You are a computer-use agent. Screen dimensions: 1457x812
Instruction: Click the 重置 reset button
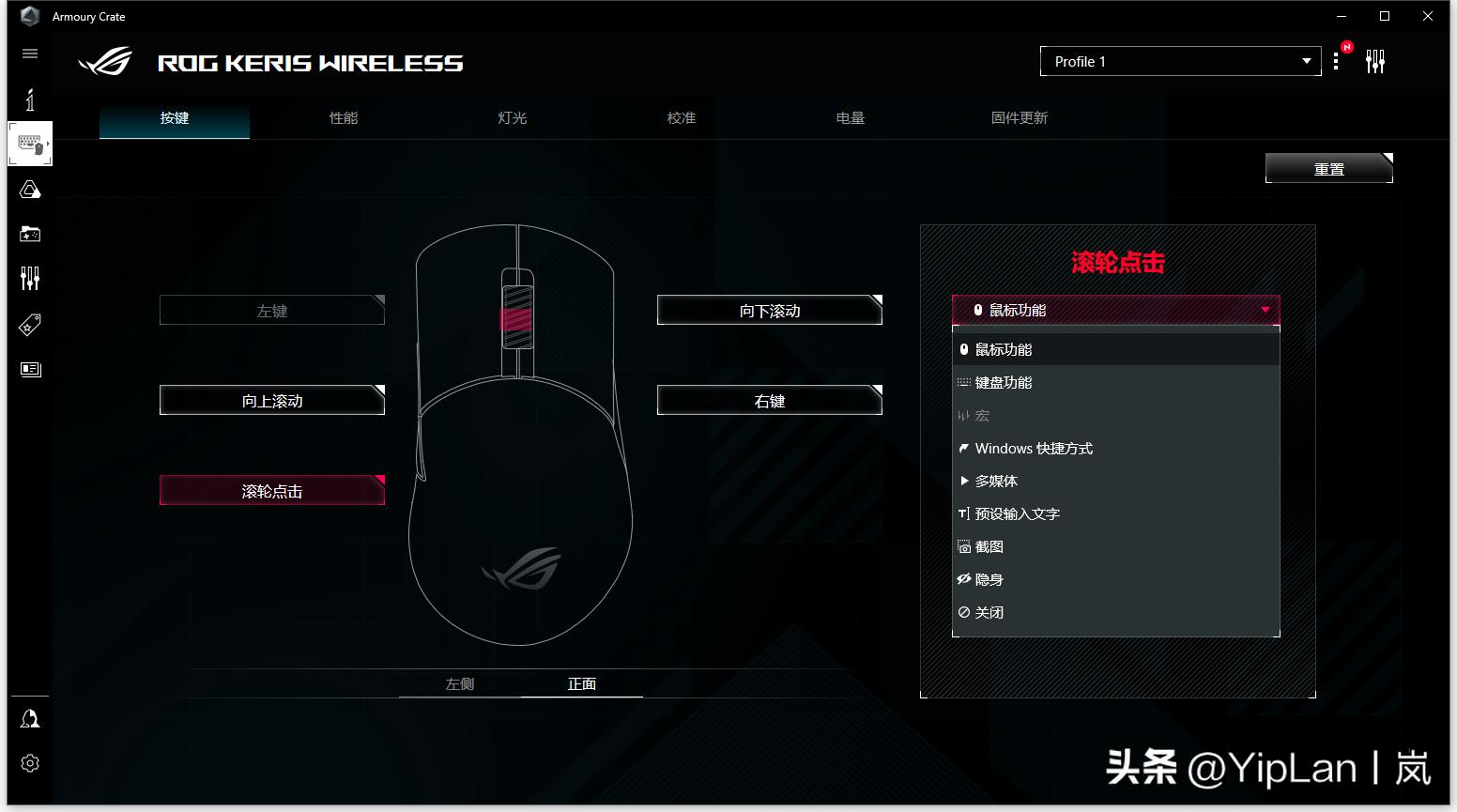click(1328, 169)
